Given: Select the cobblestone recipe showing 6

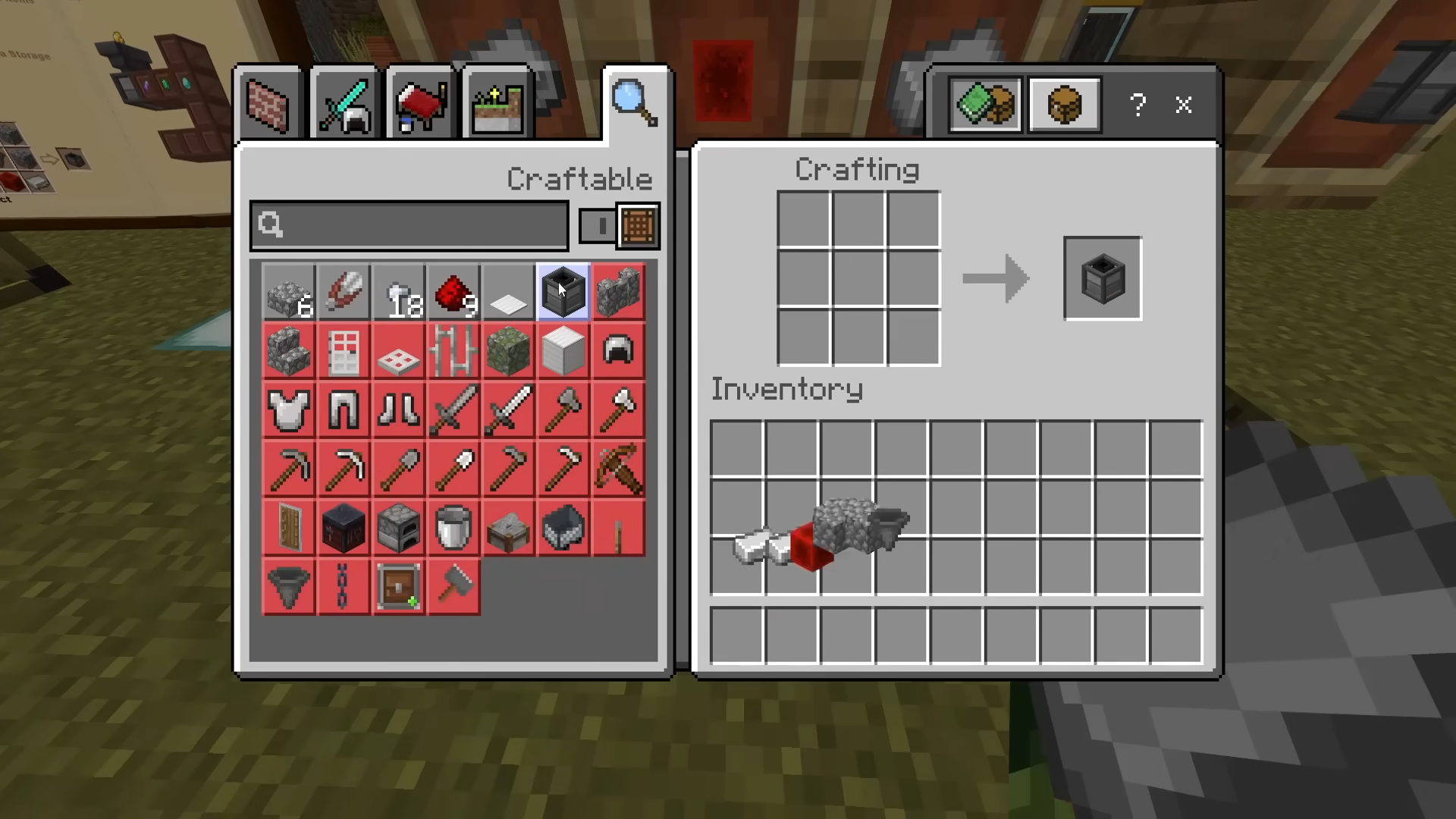Looking at the screenshot, I should pyautogui.click(x=288, y=292).
